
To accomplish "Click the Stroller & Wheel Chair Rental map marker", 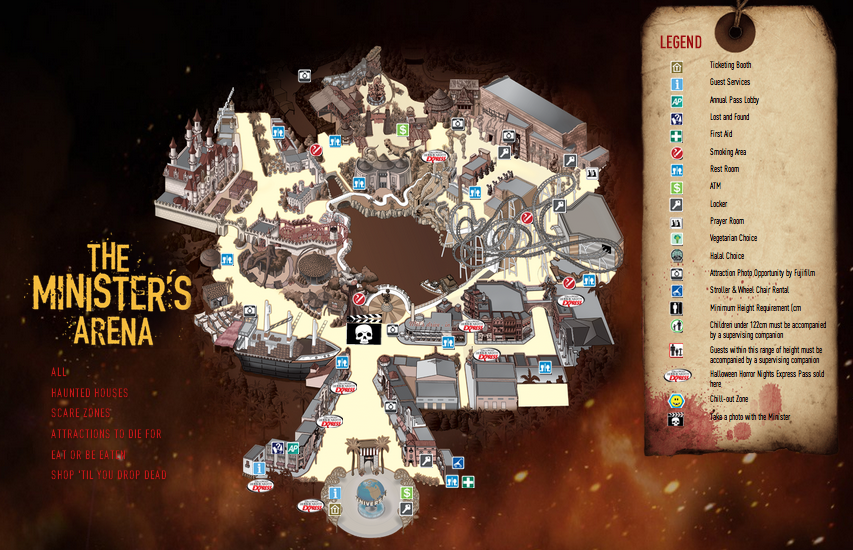I will [x=458, y=462].
